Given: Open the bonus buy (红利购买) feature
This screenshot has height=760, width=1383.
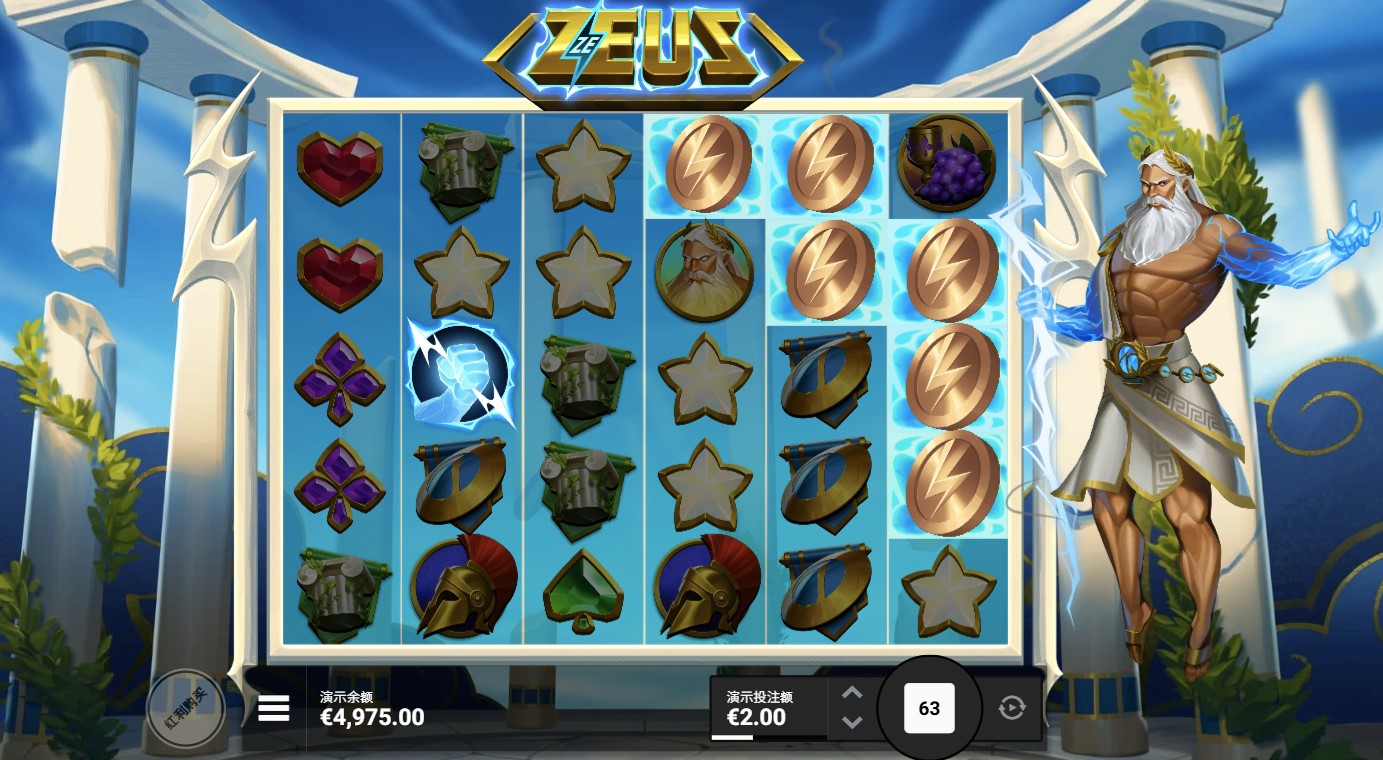Looking at the screenshot, I should [186, 709].
